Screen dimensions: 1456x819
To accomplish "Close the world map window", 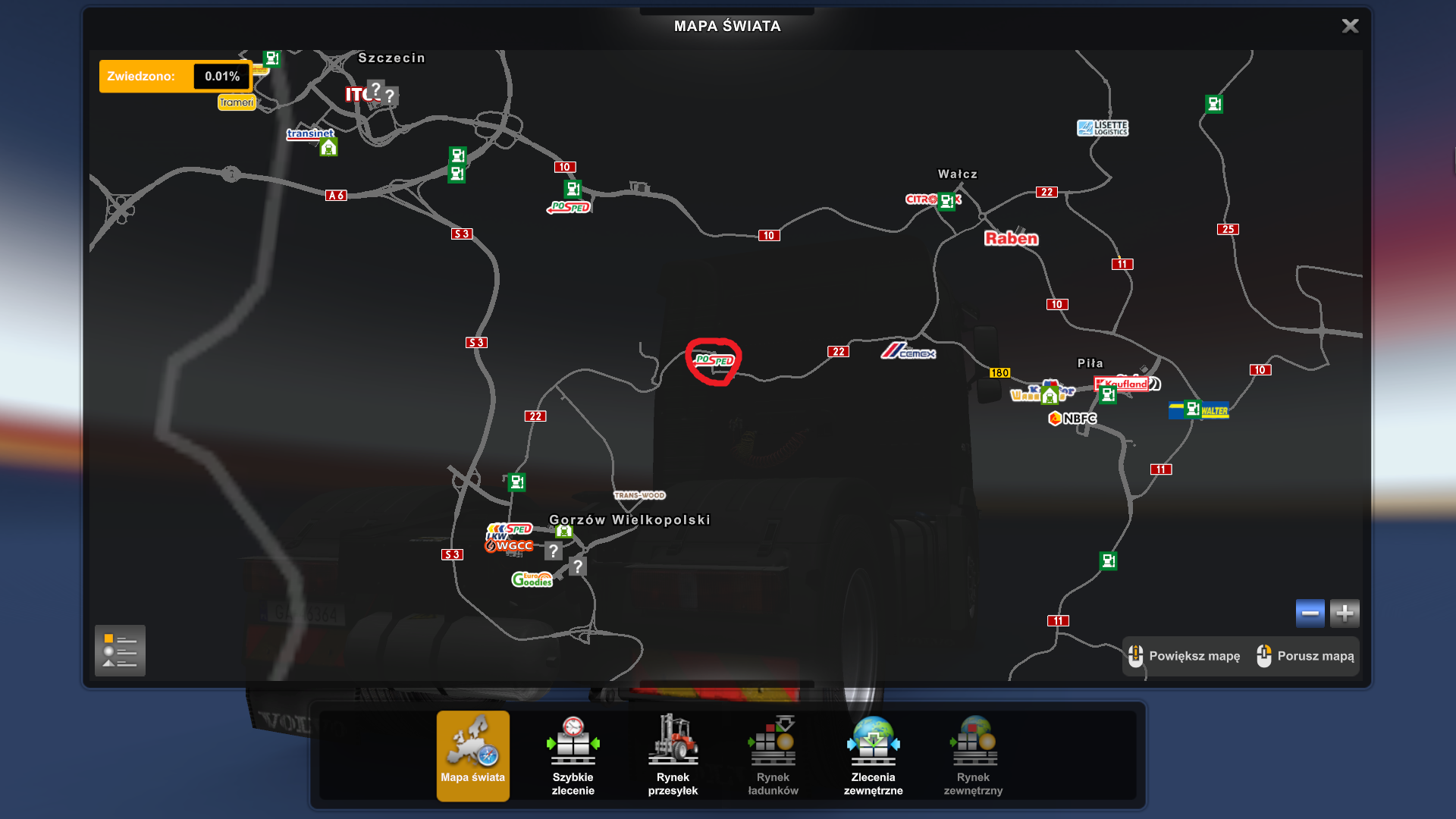I will [1350, 27].
